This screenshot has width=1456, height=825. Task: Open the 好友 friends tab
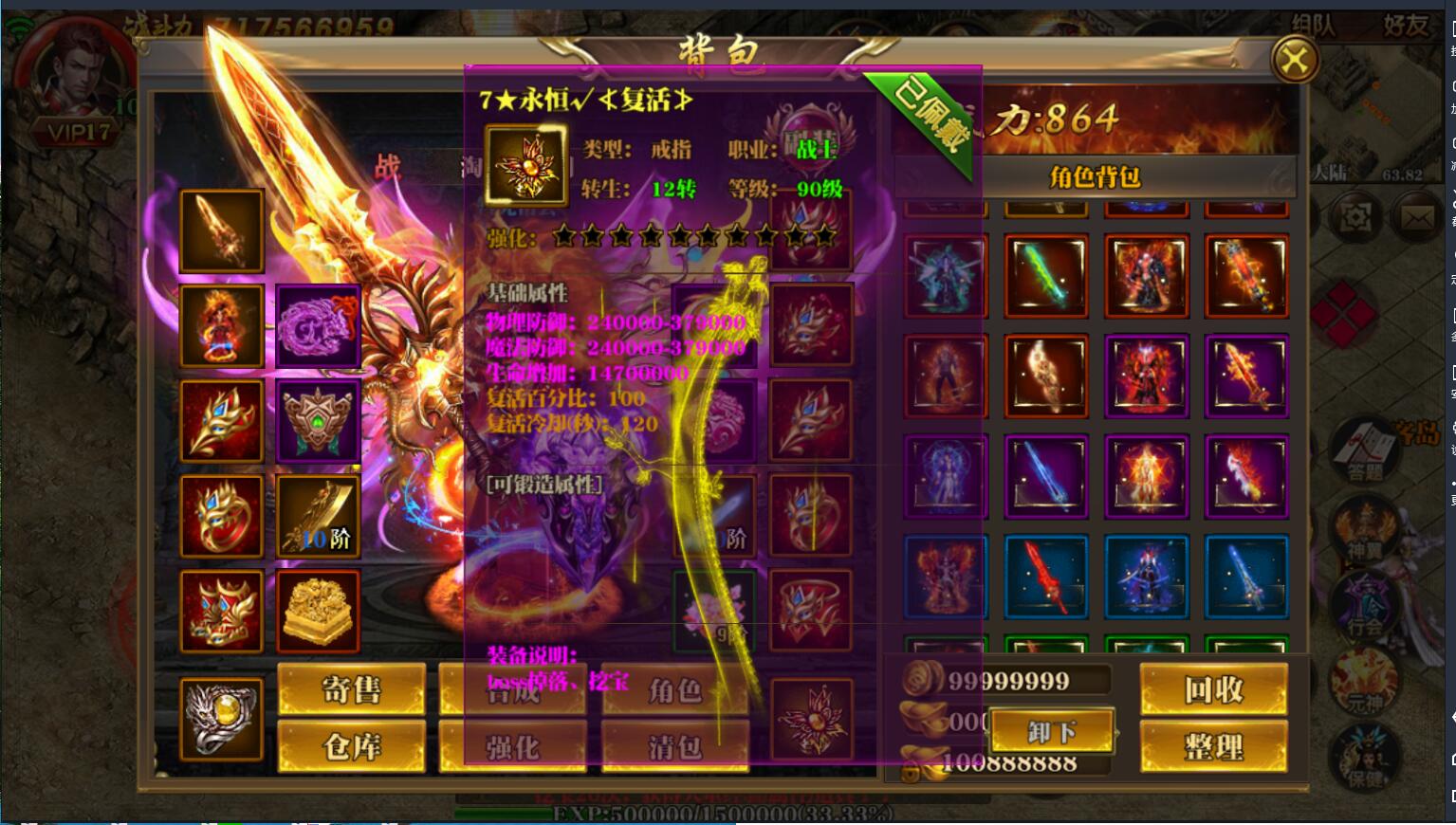coord(1405,26)
